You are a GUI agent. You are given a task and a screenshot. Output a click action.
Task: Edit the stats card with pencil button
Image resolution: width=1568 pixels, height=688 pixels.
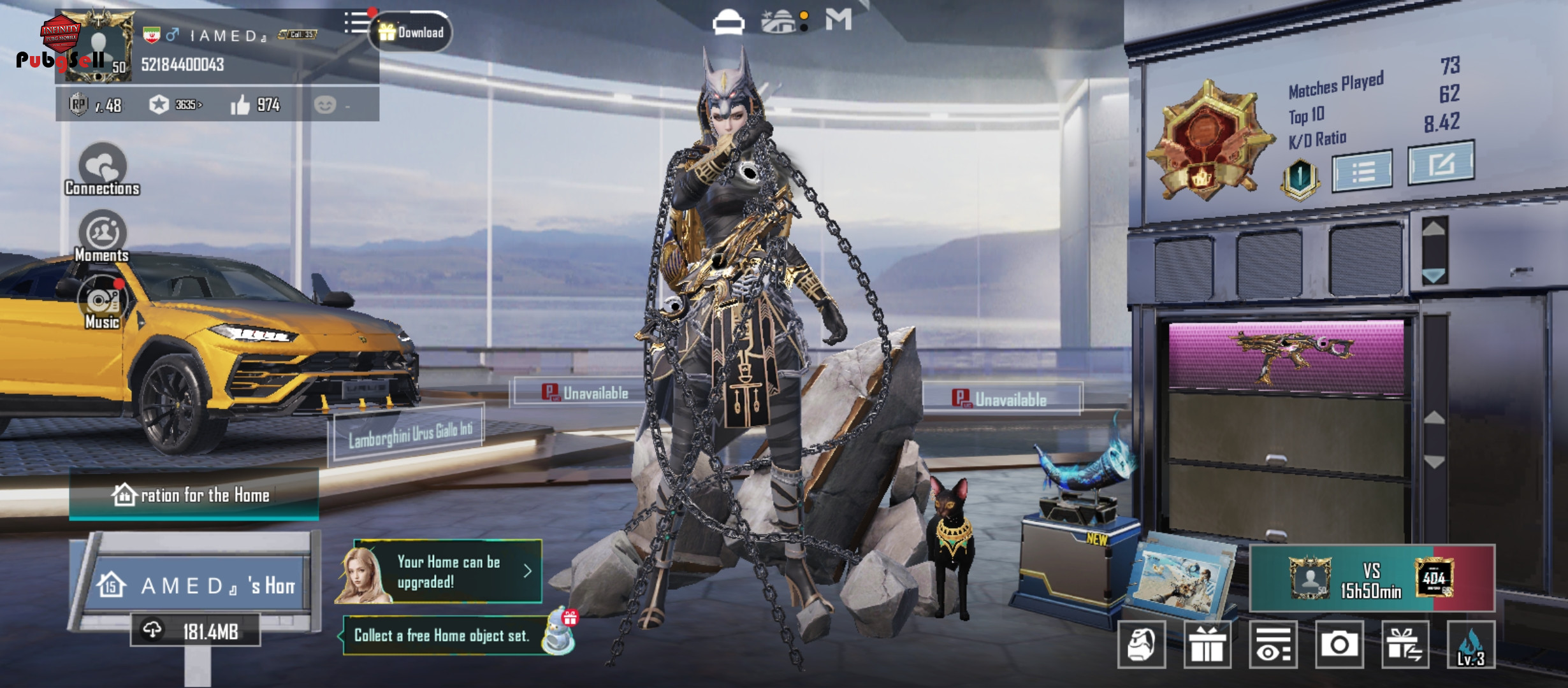[1441, 163]
